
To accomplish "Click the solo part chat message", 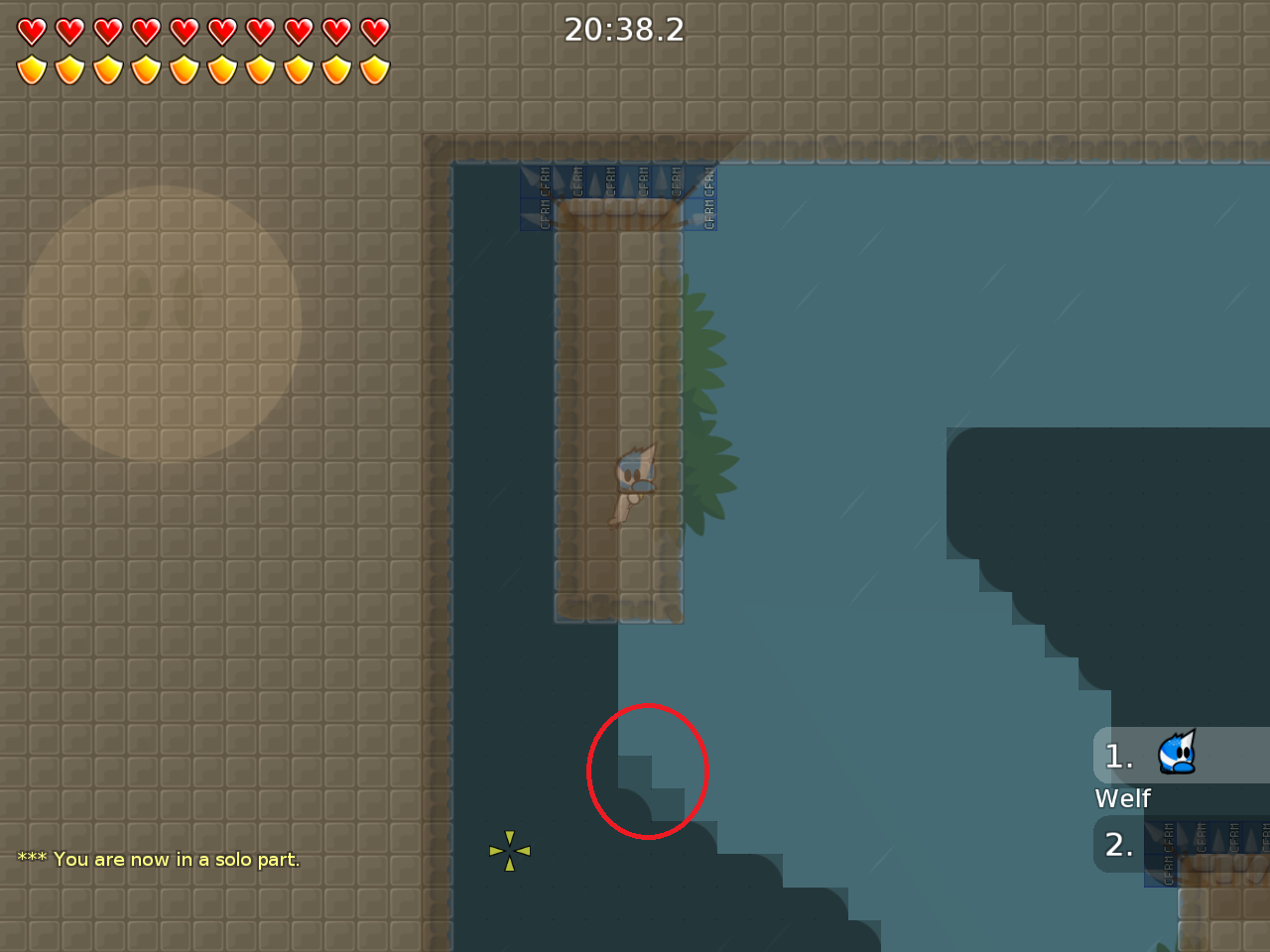I will [x=157, y=860].
